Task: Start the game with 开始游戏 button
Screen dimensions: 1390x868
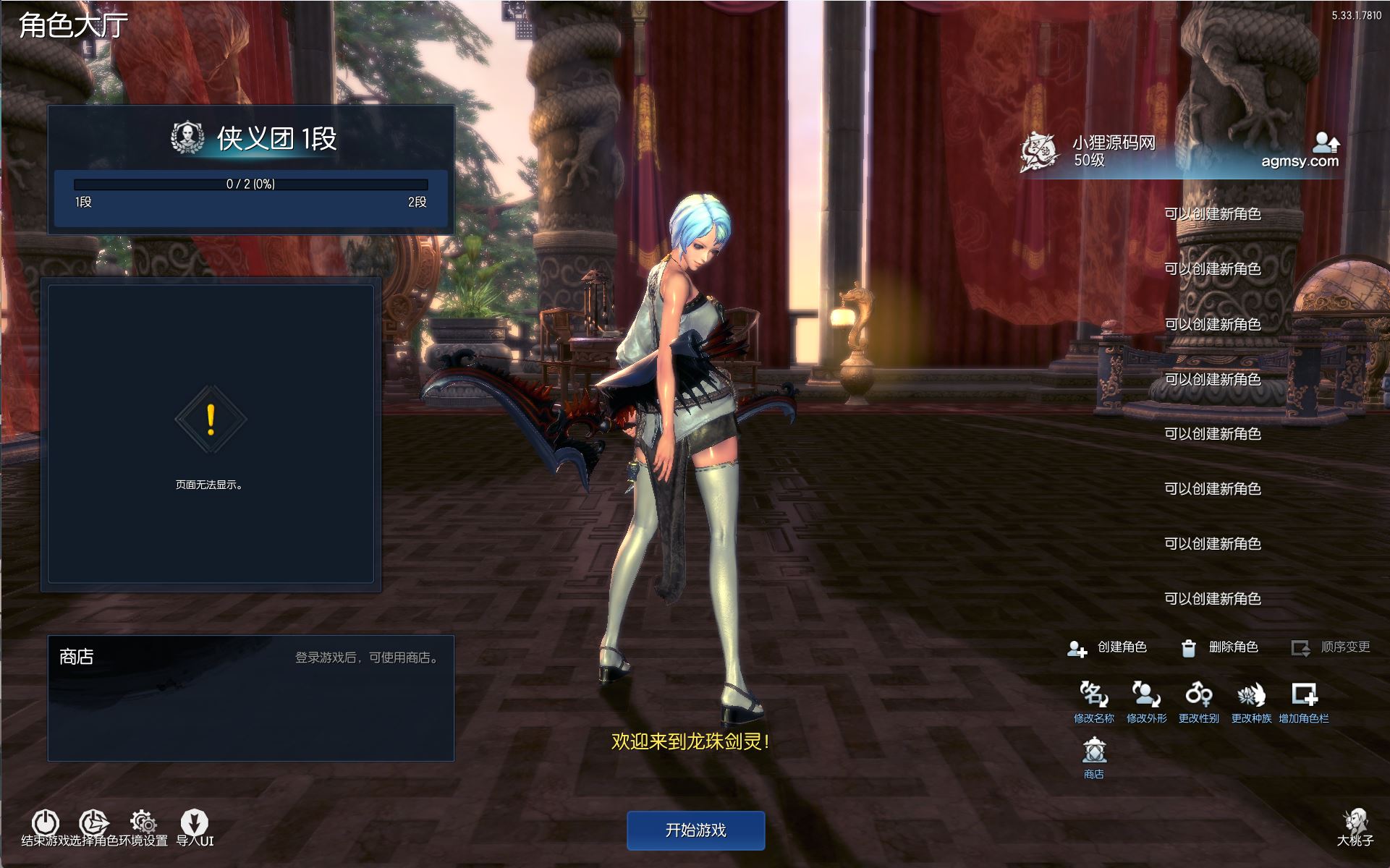Action: point(695,830)
